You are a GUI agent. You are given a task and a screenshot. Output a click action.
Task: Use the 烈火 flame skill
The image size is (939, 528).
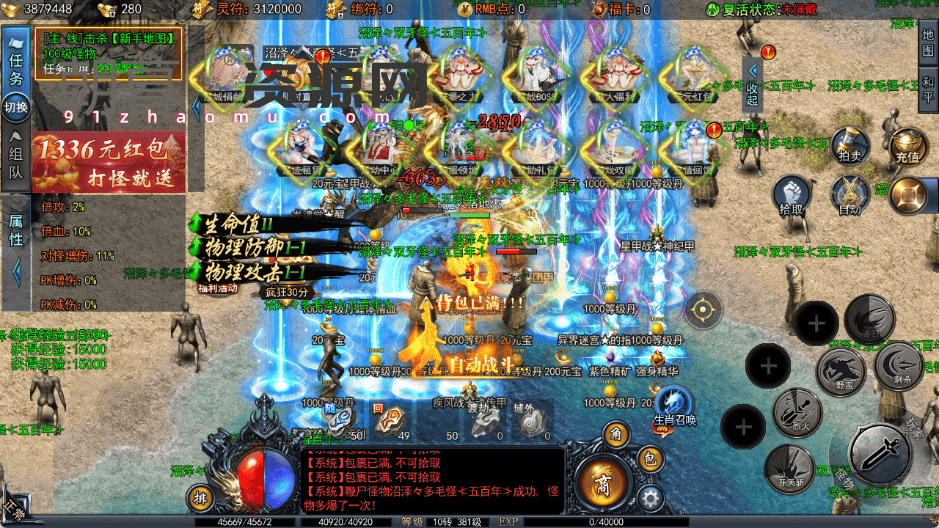(x=795, y=411)
